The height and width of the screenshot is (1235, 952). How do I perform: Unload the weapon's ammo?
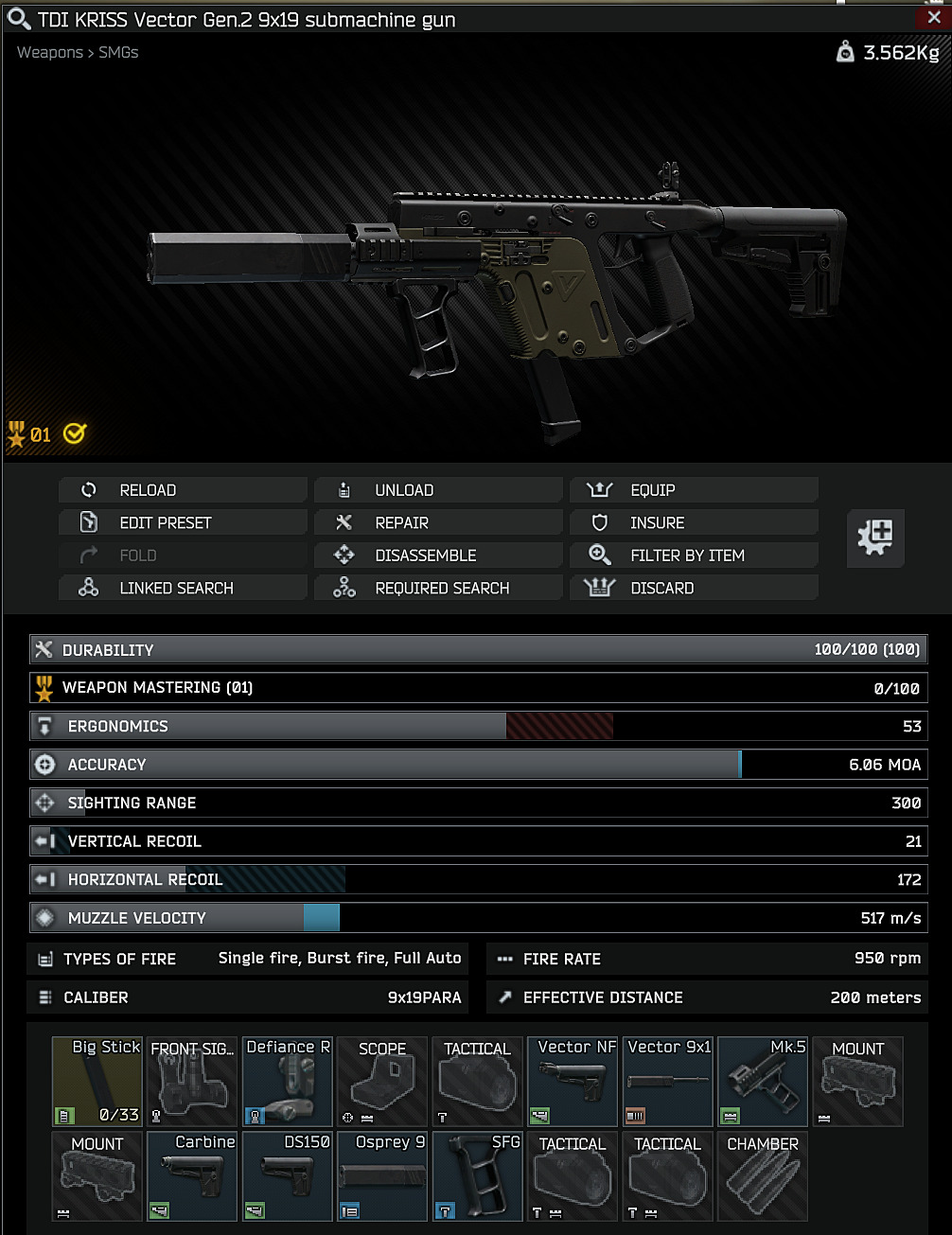(x=438, y=490)
